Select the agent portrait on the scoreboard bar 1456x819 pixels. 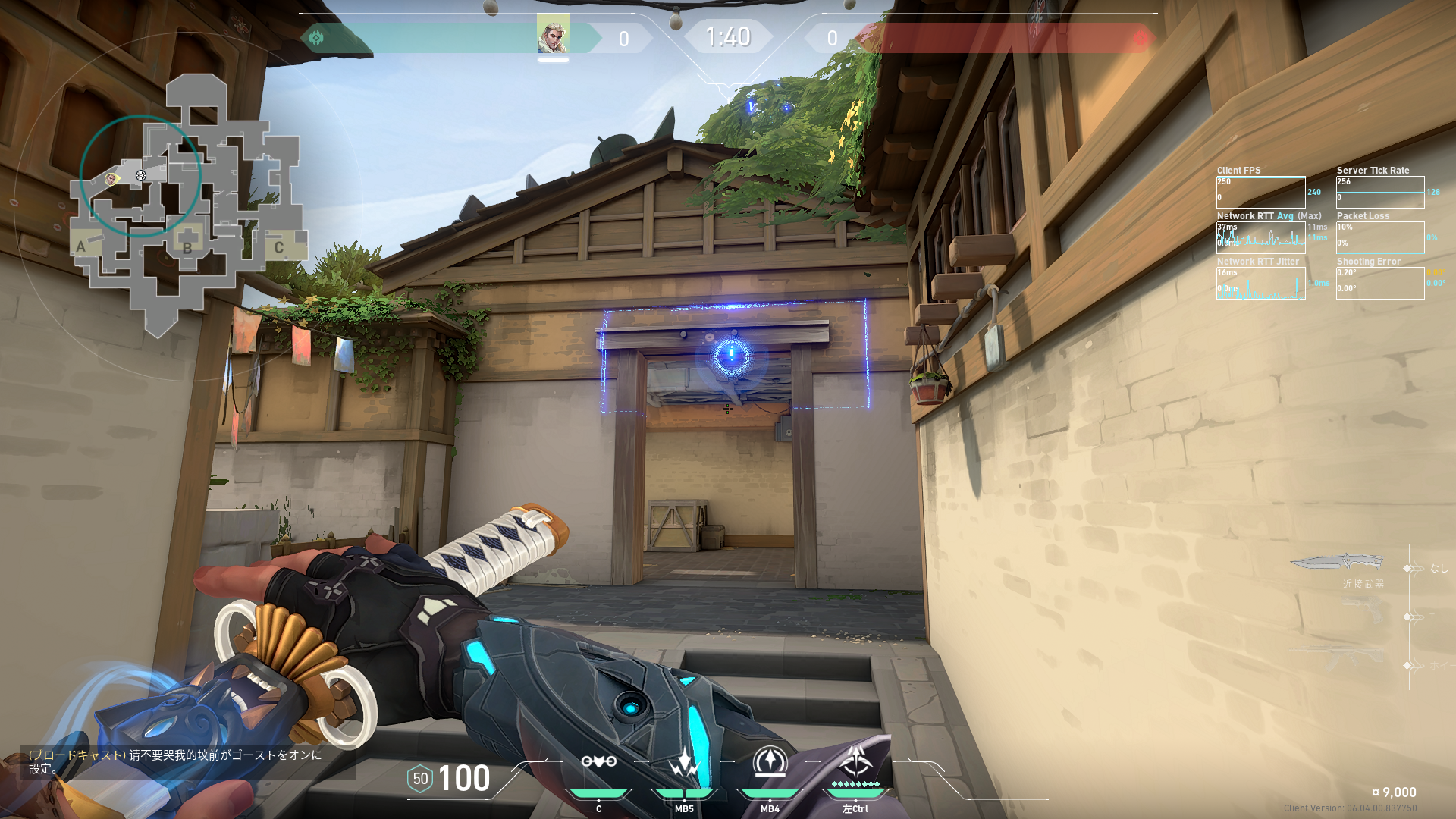point(553,34)
